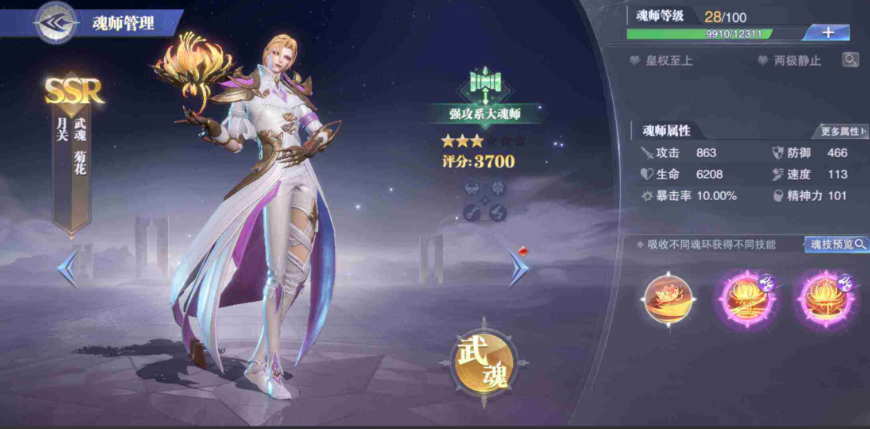Open the 魂技预览 skill preview
This screenshot has height=429, width=870.
[x=836, y=244]
